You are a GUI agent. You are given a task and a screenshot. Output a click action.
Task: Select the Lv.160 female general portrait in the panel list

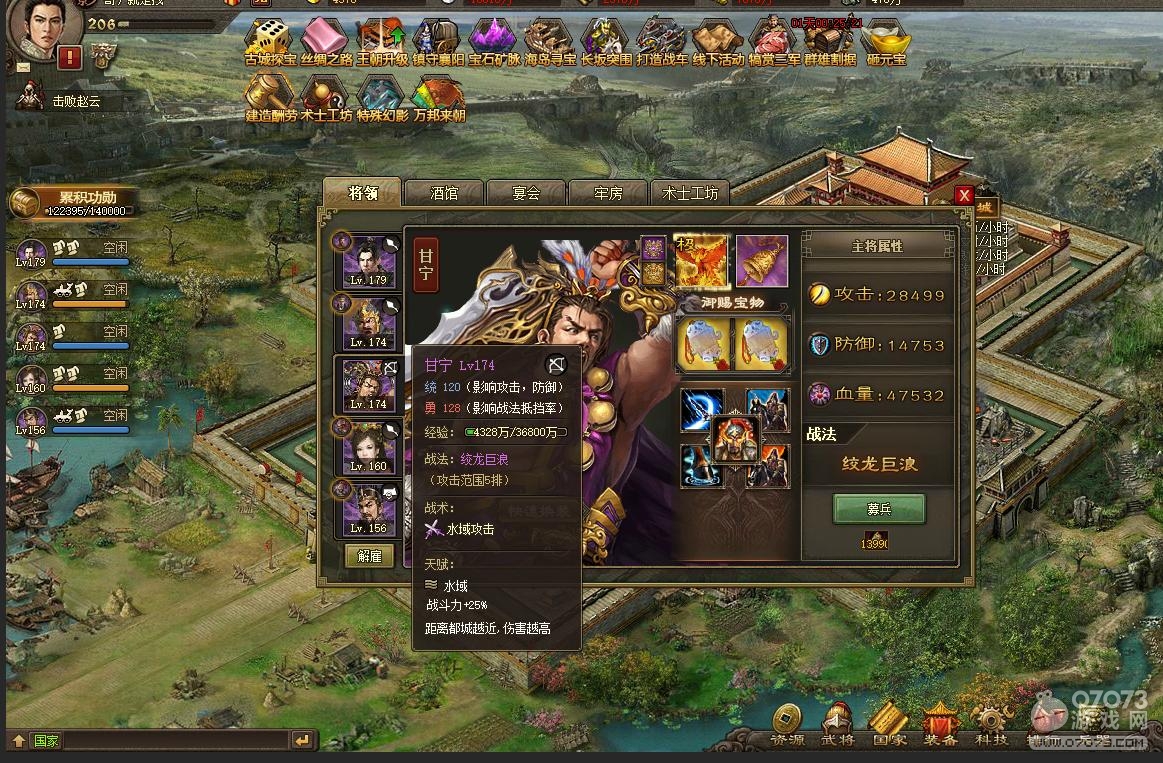pos(369,448)
